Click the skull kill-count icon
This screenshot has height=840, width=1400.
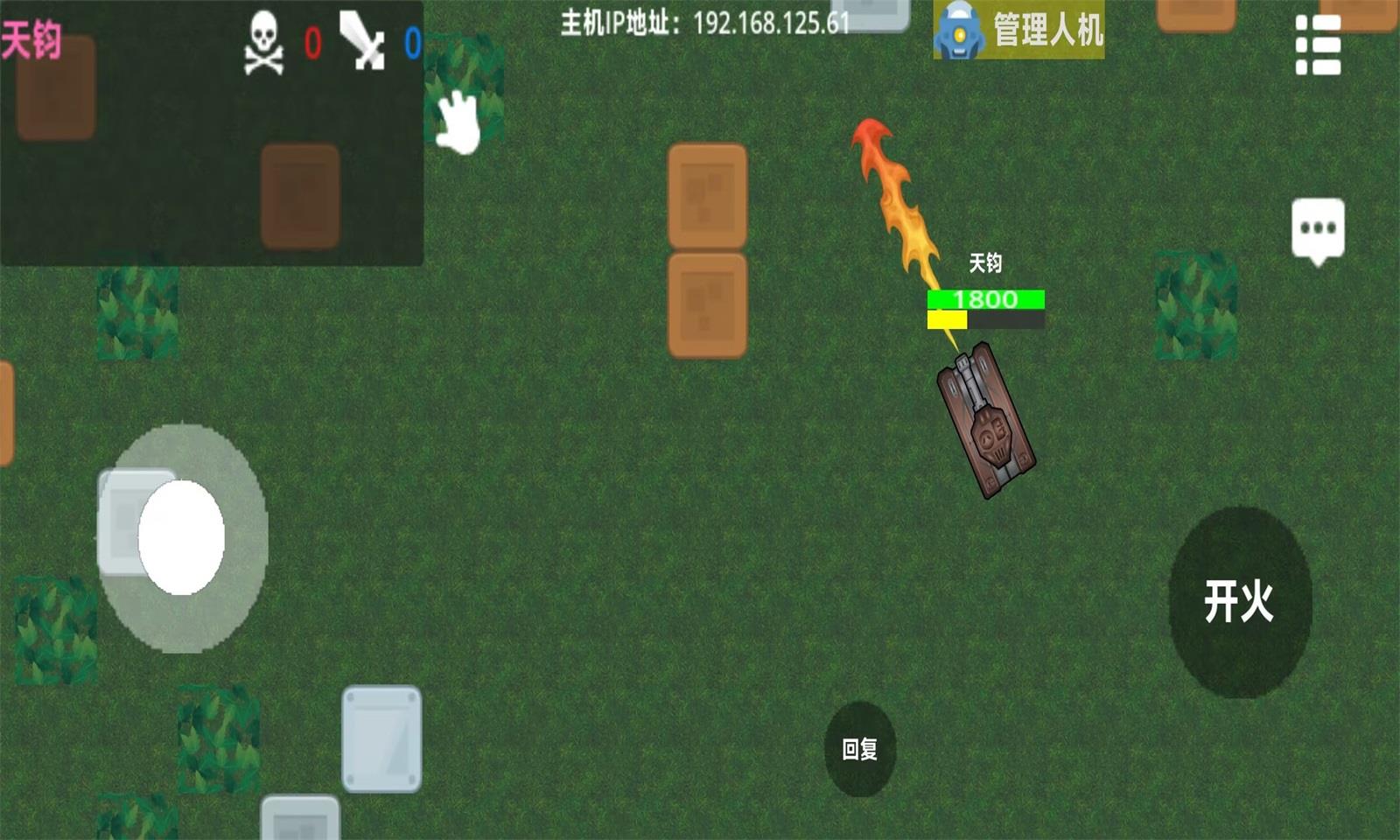(x=263, y=44)
